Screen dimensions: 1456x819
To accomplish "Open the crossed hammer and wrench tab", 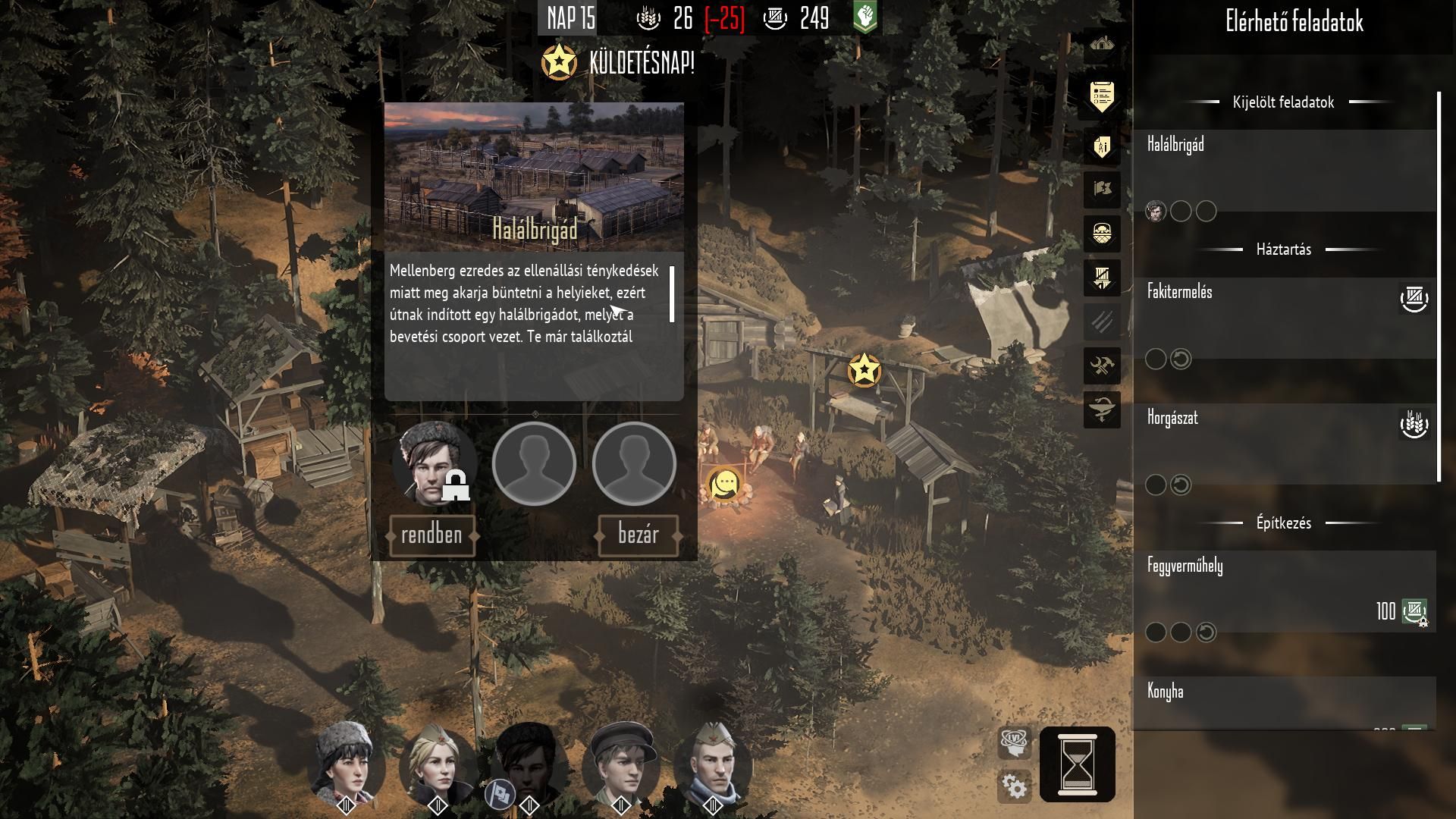I will [1102, 367].
